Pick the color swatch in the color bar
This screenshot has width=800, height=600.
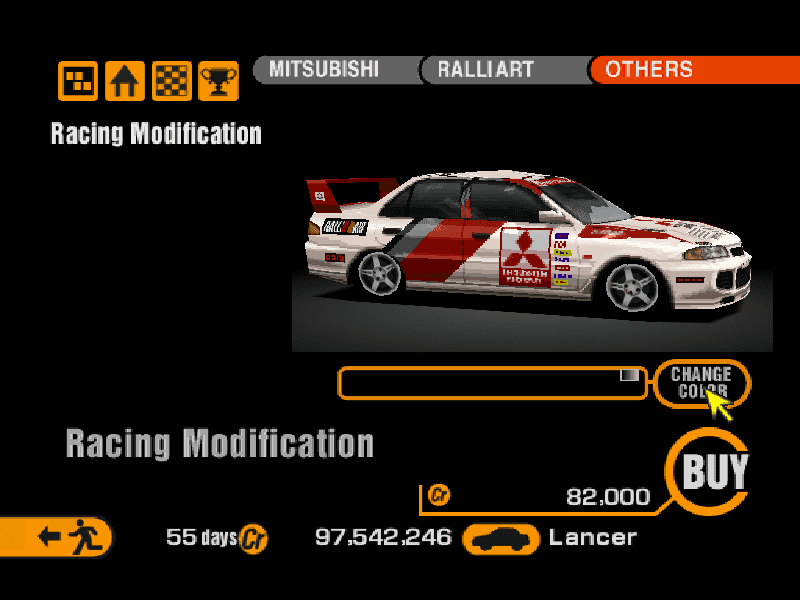click(629, 375)
